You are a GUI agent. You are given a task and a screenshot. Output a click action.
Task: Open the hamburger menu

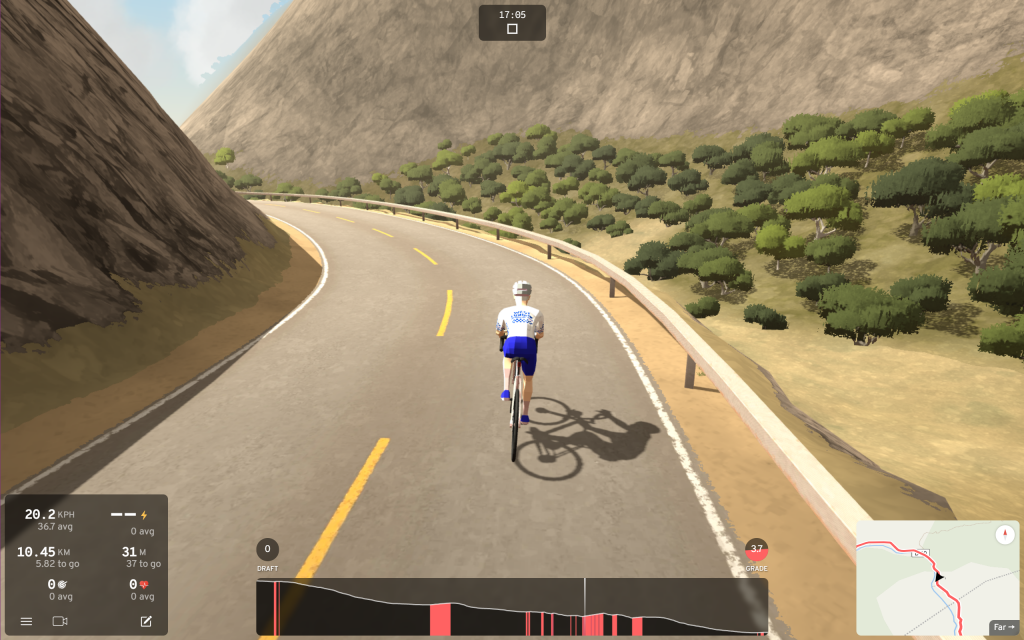point(26,621)
